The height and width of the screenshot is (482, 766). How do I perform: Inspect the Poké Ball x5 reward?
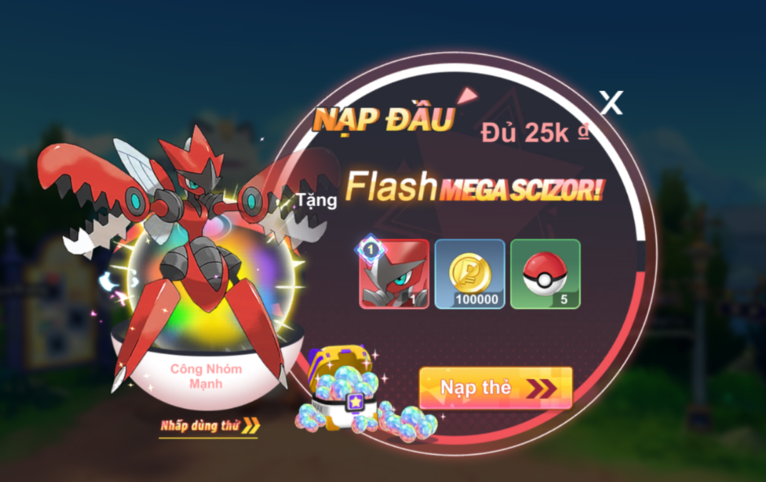[x=545, y=273]
